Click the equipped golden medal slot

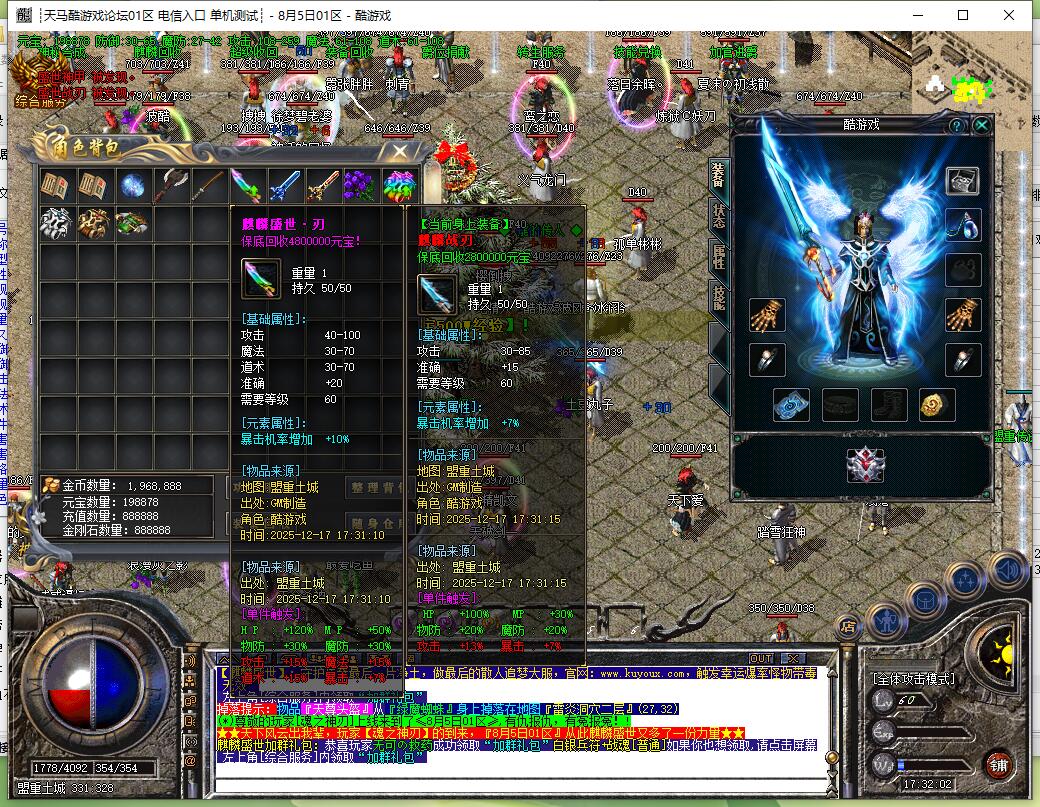coord(937,404)
